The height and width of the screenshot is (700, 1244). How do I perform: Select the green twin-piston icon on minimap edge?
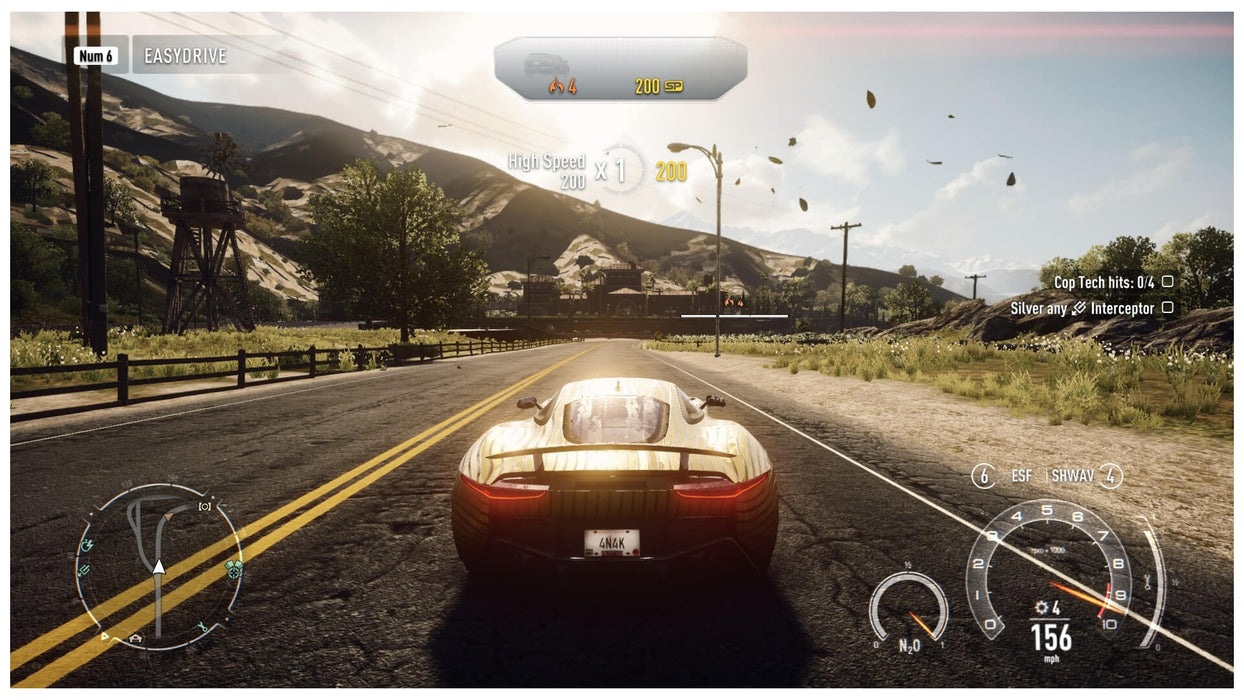pyautogui.click(x=234, y=570)
